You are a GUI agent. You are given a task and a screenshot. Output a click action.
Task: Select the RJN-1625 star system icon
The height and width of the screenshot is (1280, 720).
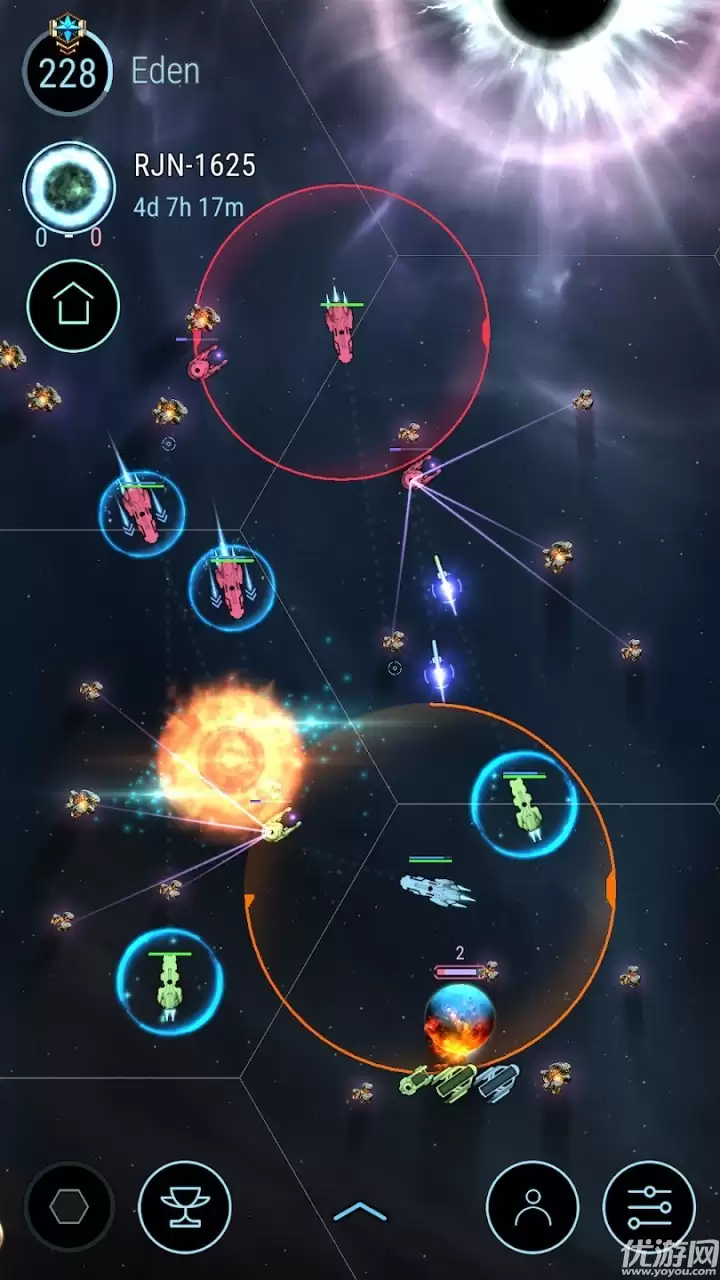tap(69, 188)
